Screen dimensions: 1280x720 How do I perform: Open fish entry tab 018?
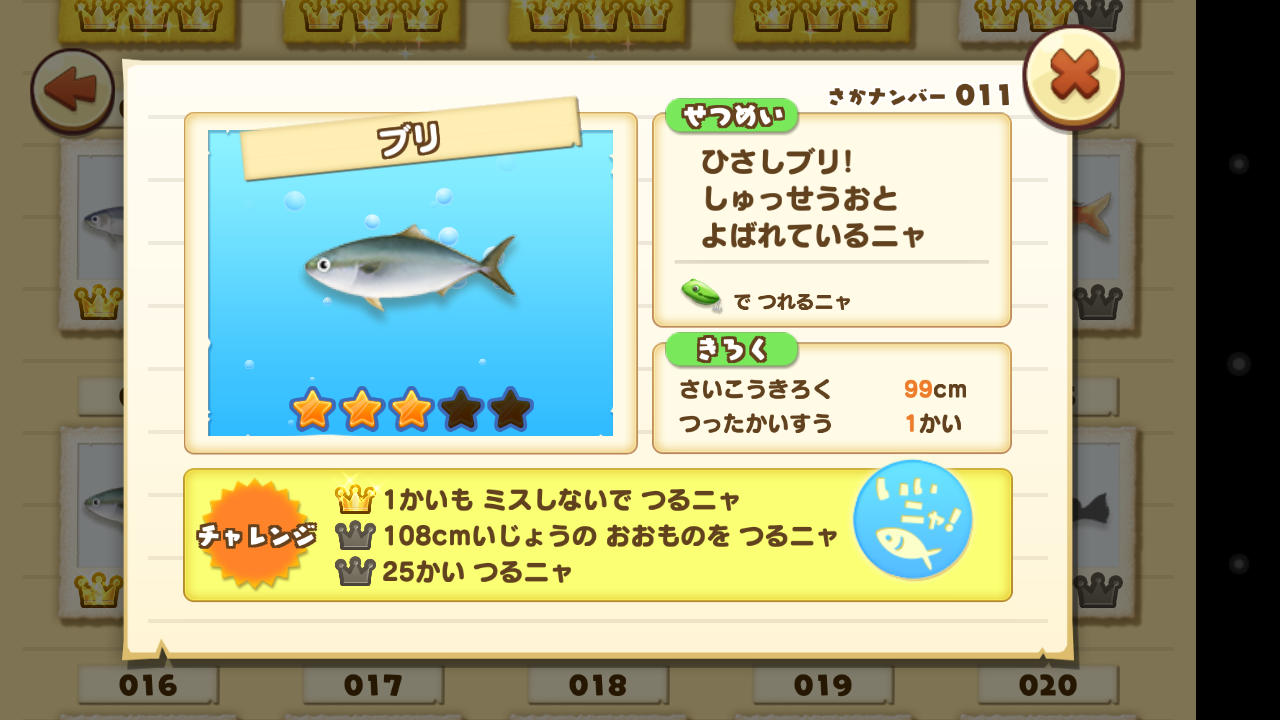(x=598, y=687)
